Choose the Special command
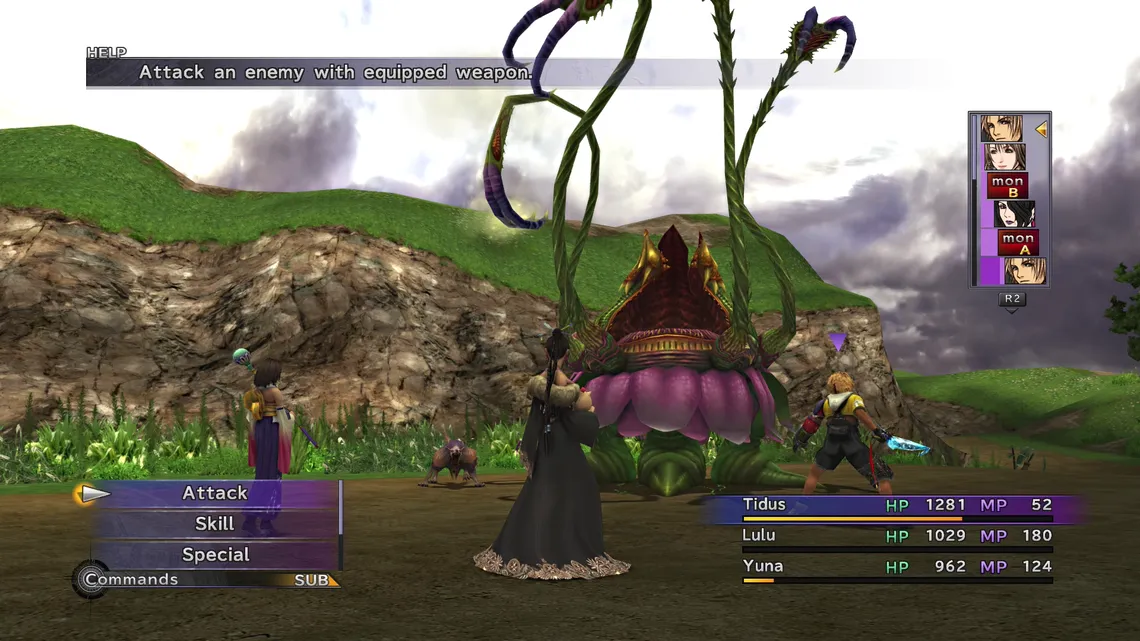The image size is (1140, 641). tap(215, 555)
